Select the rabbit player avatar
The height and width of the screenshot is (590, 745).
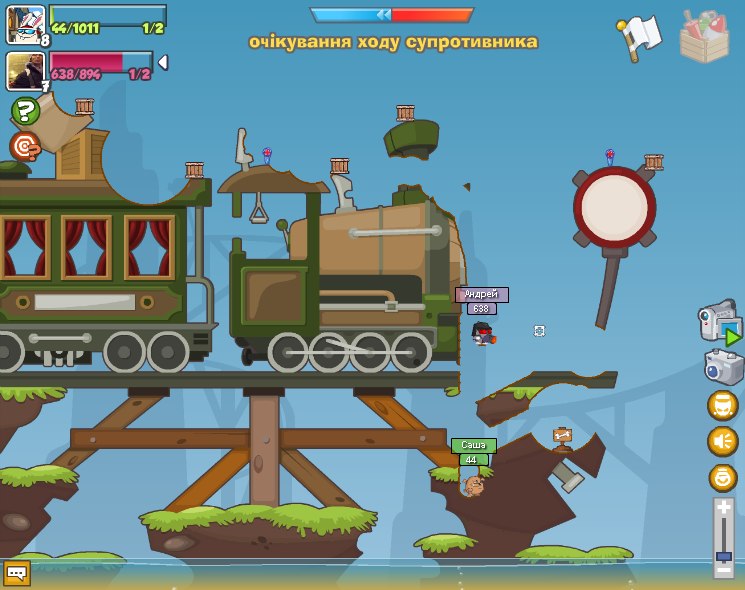25,24
